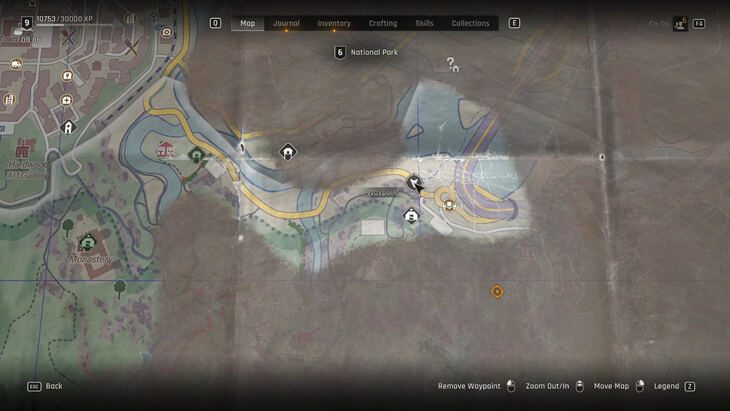Show the Skills tab
The image size is (730, 411).
(424, 23)
